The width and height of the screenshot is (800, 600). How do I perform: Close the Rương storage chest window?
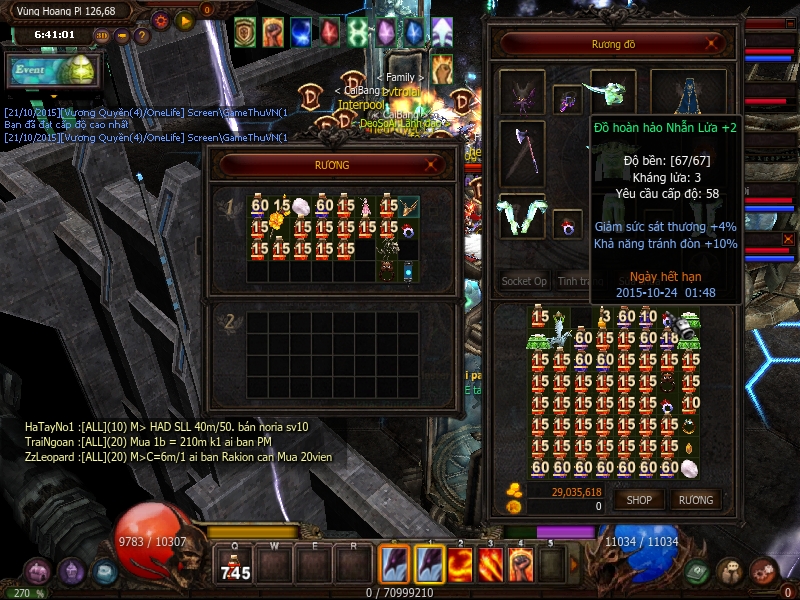(432, 165)
